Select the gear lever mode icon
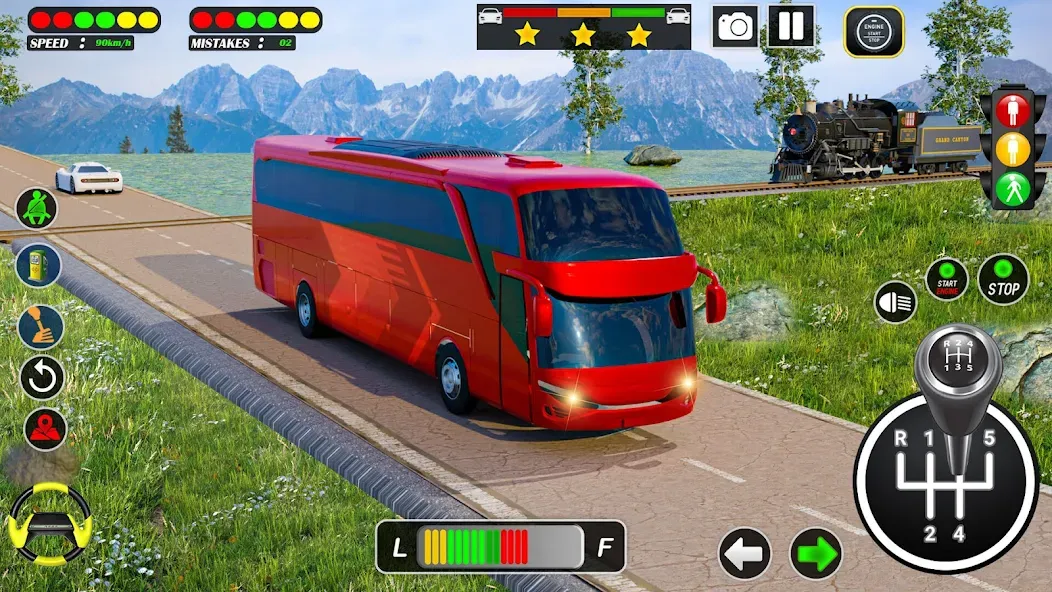1052x592 pixels. (42, 326)
